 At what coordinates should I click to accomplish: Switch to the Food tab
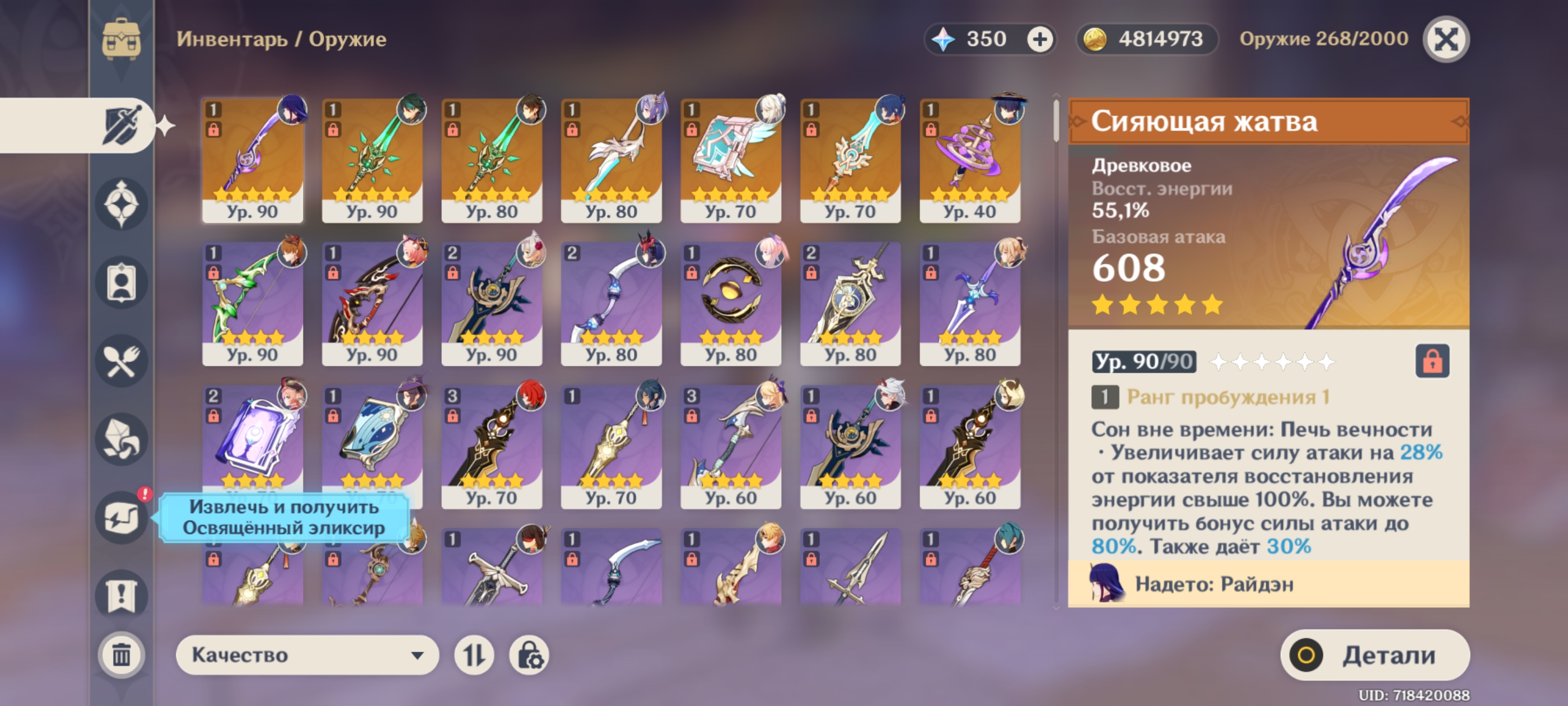pyautogui.click(x=121, y=361)
